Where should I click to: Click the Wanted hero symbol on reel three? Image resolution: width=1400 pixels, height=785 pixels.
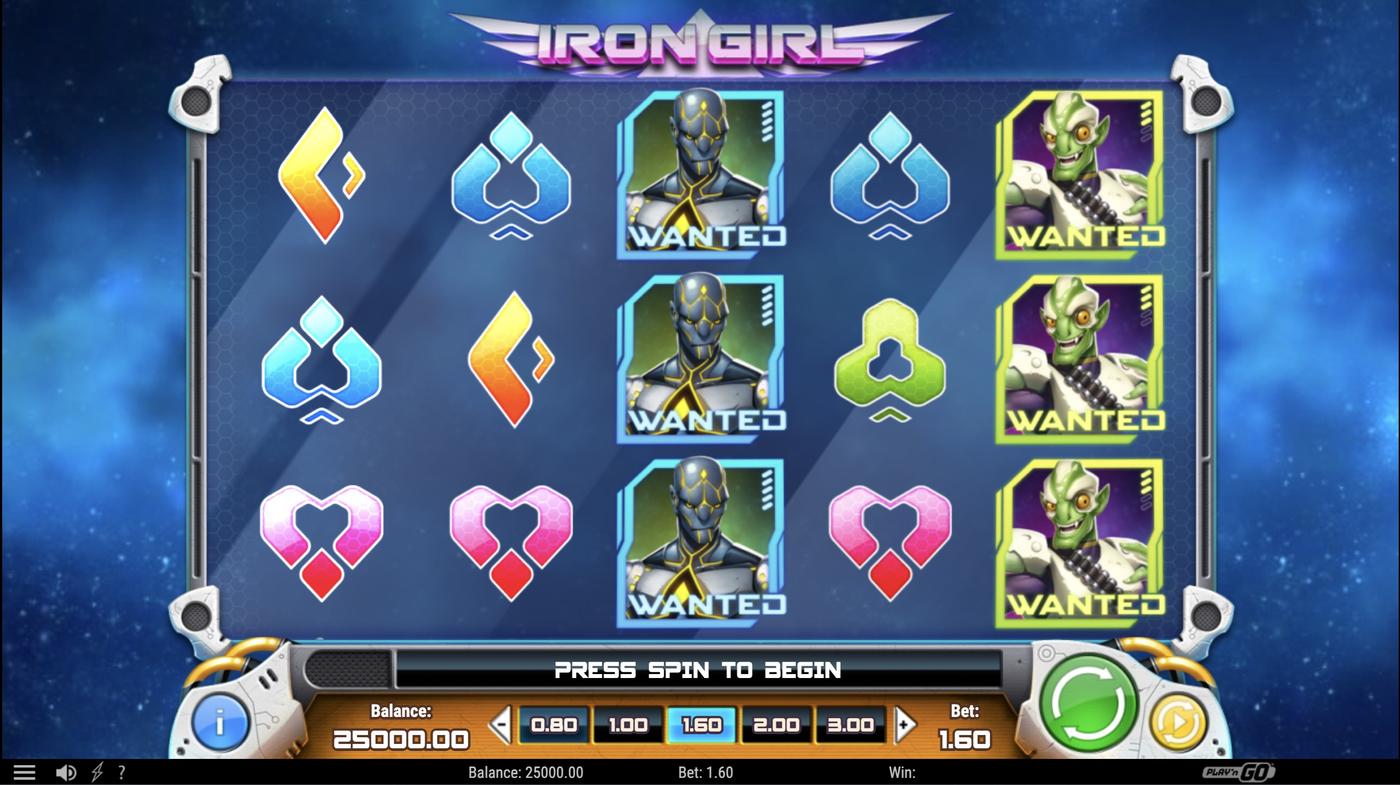(x=701, y=360)
